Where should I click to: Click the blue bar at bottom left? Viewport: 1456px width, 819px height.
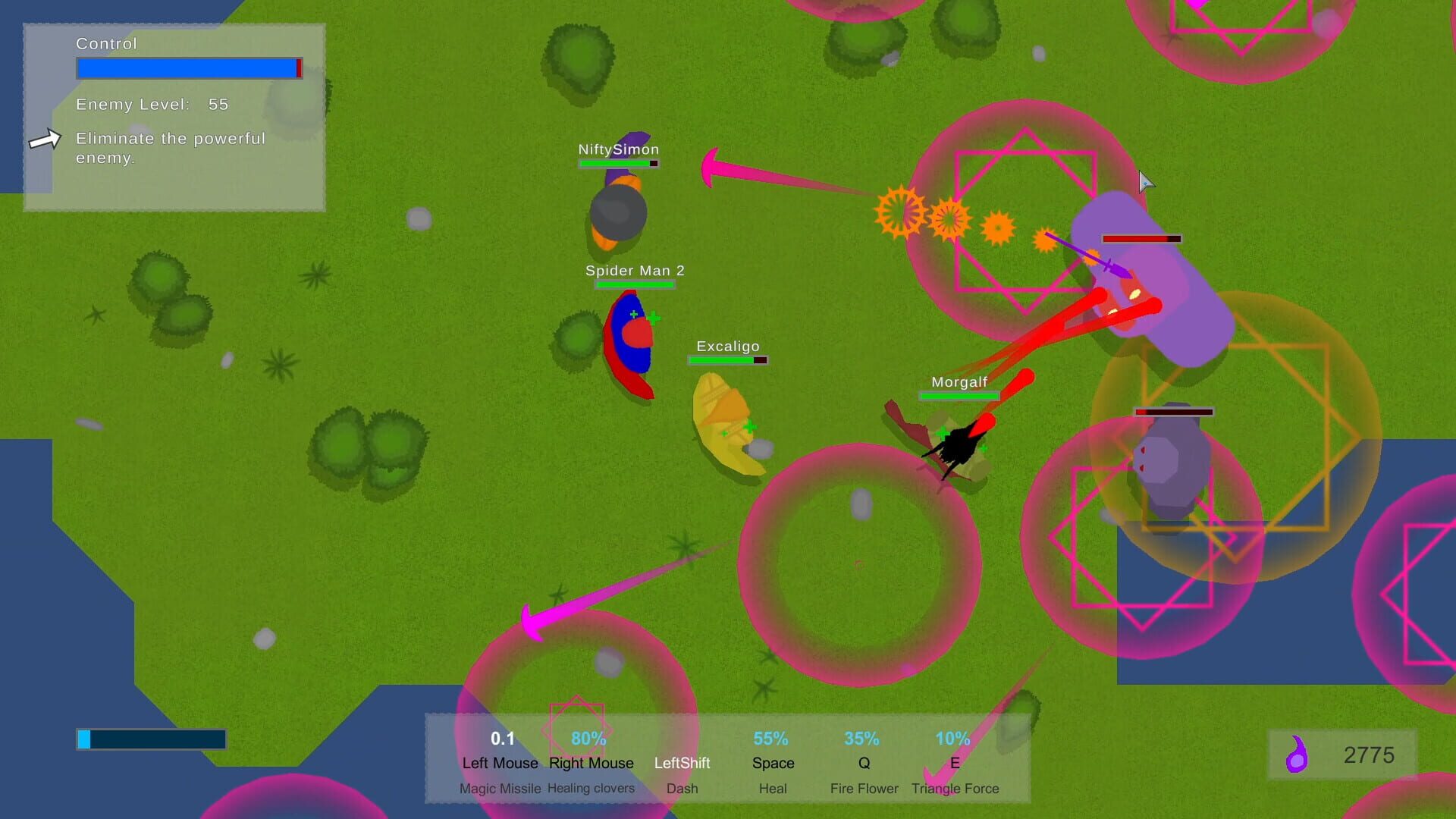coord(150,738)
